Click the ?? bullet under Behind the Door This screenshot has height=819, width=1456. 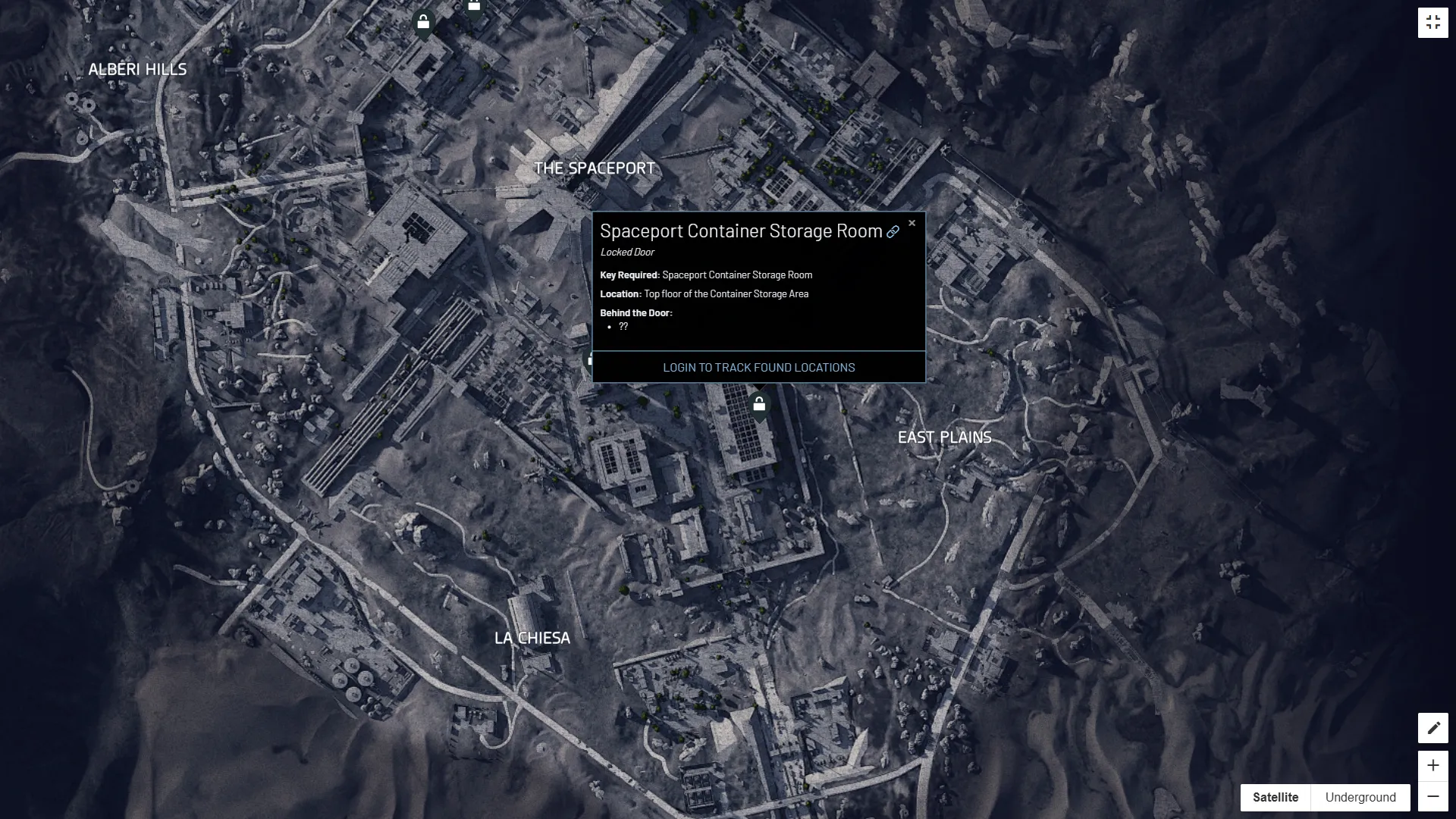click(x=623, y=327)
